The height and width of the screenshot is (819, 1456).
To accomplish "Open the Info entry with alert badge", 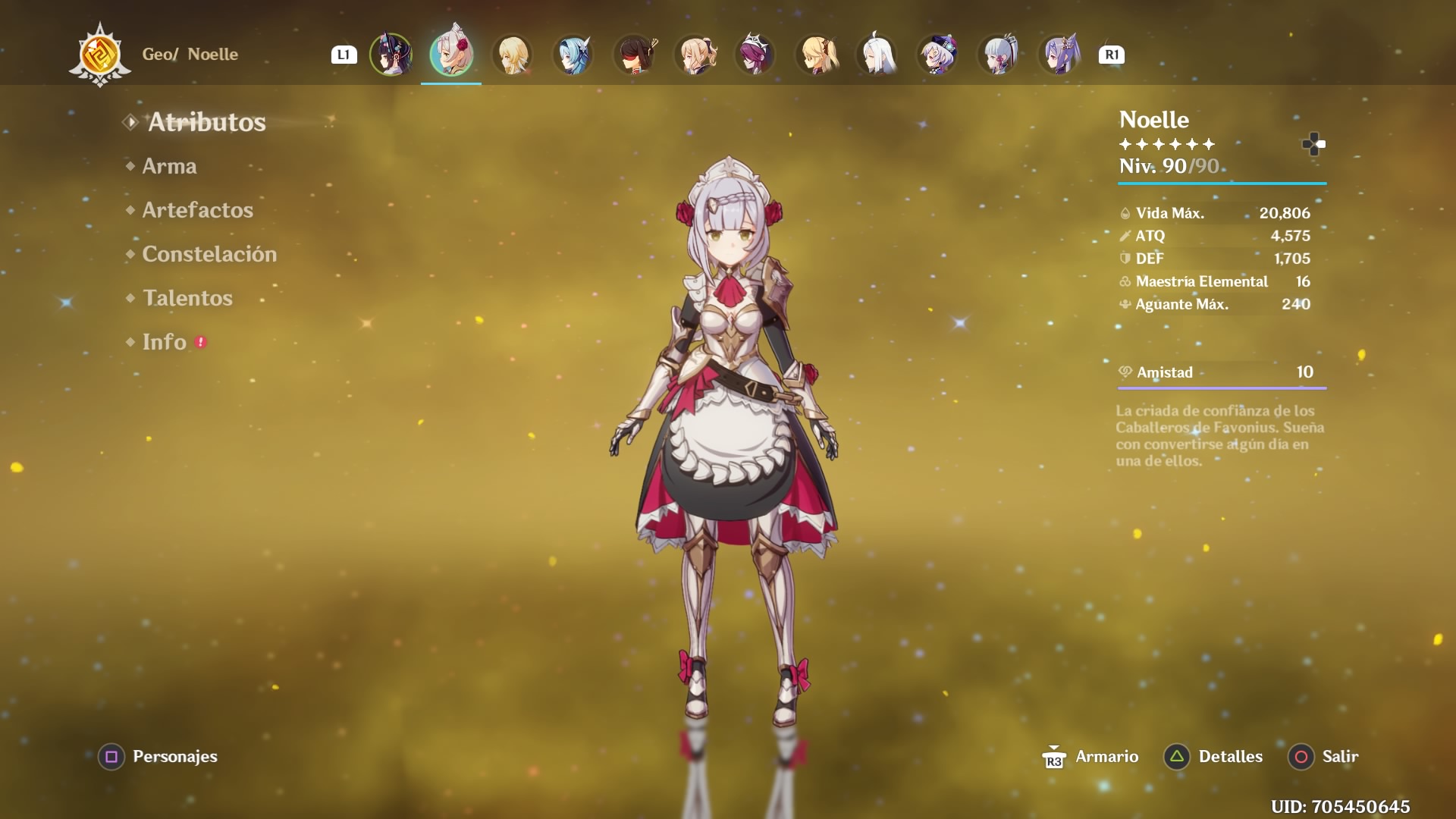I will 165,342.
